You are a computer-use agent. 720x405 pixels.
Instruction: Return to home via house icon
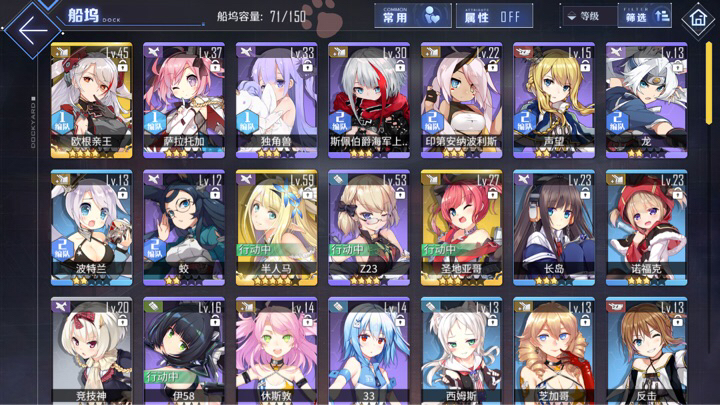point(697,19)
